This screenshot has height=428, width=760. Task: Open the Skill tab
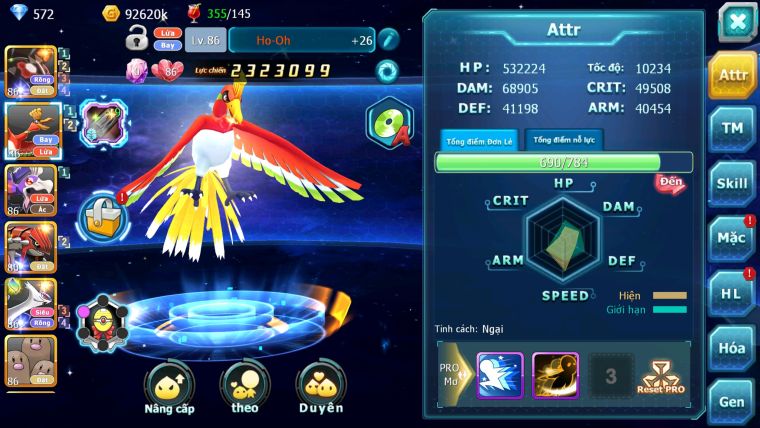point(732,183)
